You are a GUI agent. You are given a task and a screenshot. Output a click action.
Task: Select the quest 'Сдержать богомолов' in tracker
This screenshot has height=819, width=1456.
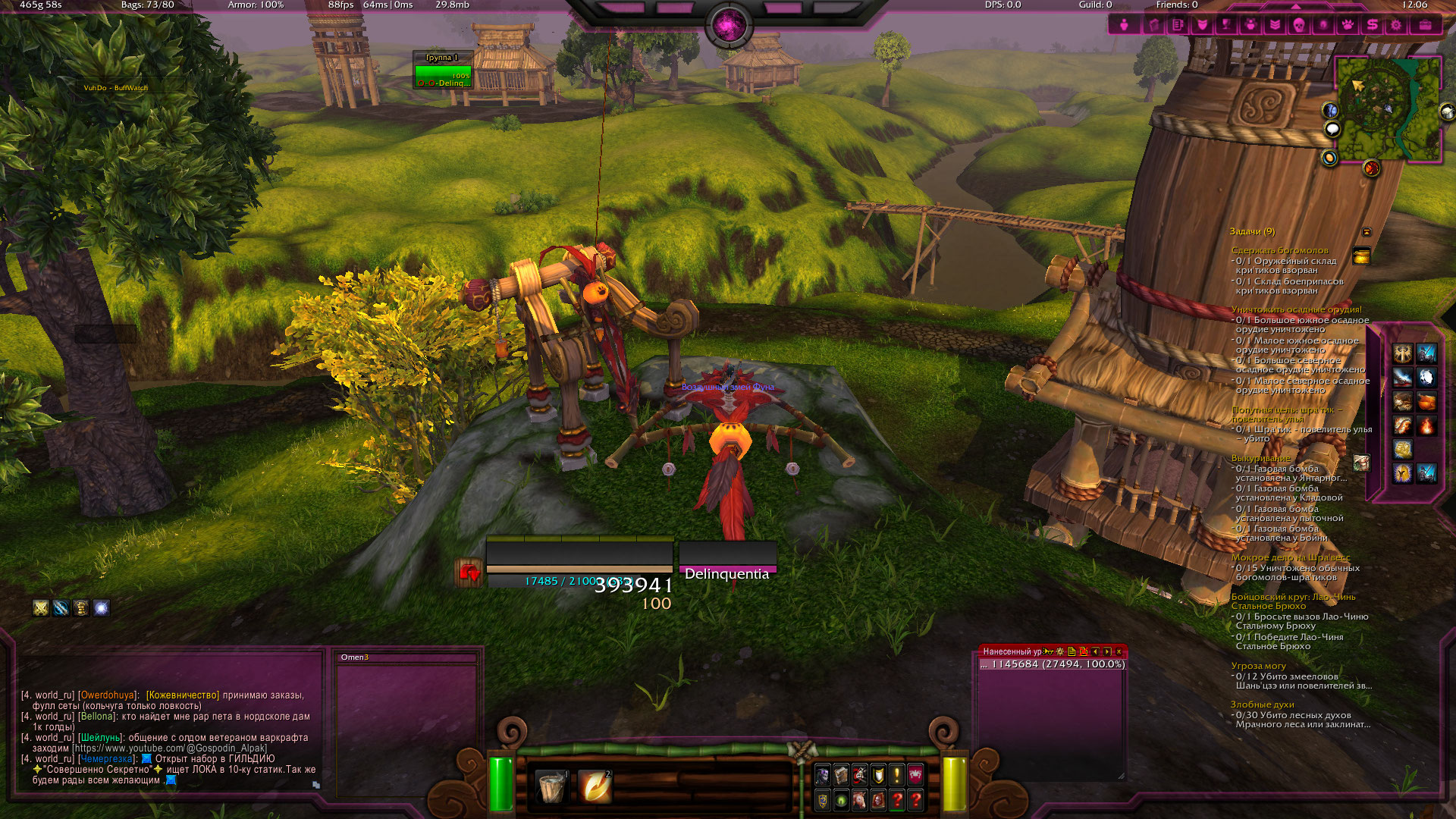(x=1279, y=250)
